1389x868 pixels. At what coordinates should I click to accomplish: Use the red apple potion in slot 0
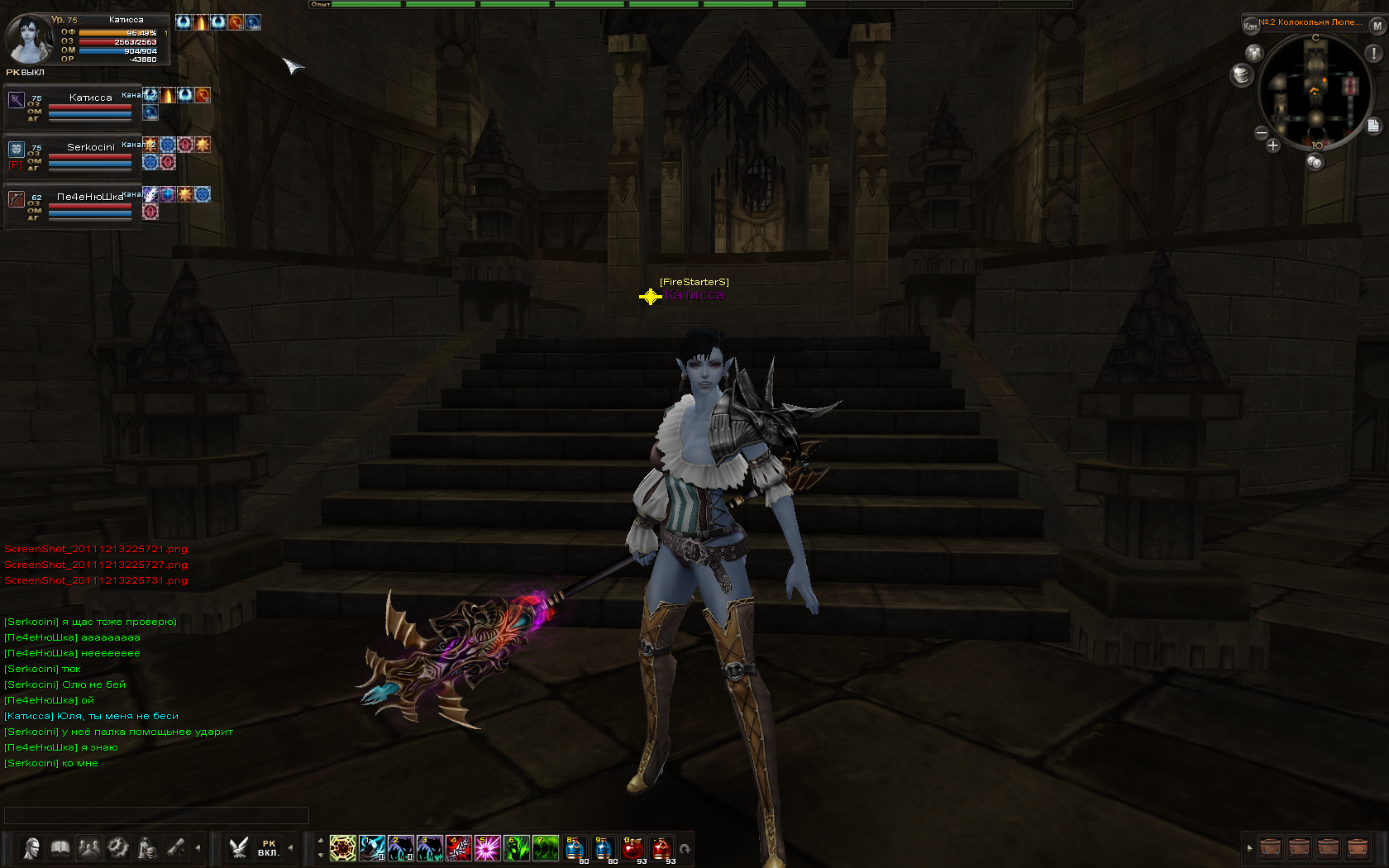[x=632, y=848]
